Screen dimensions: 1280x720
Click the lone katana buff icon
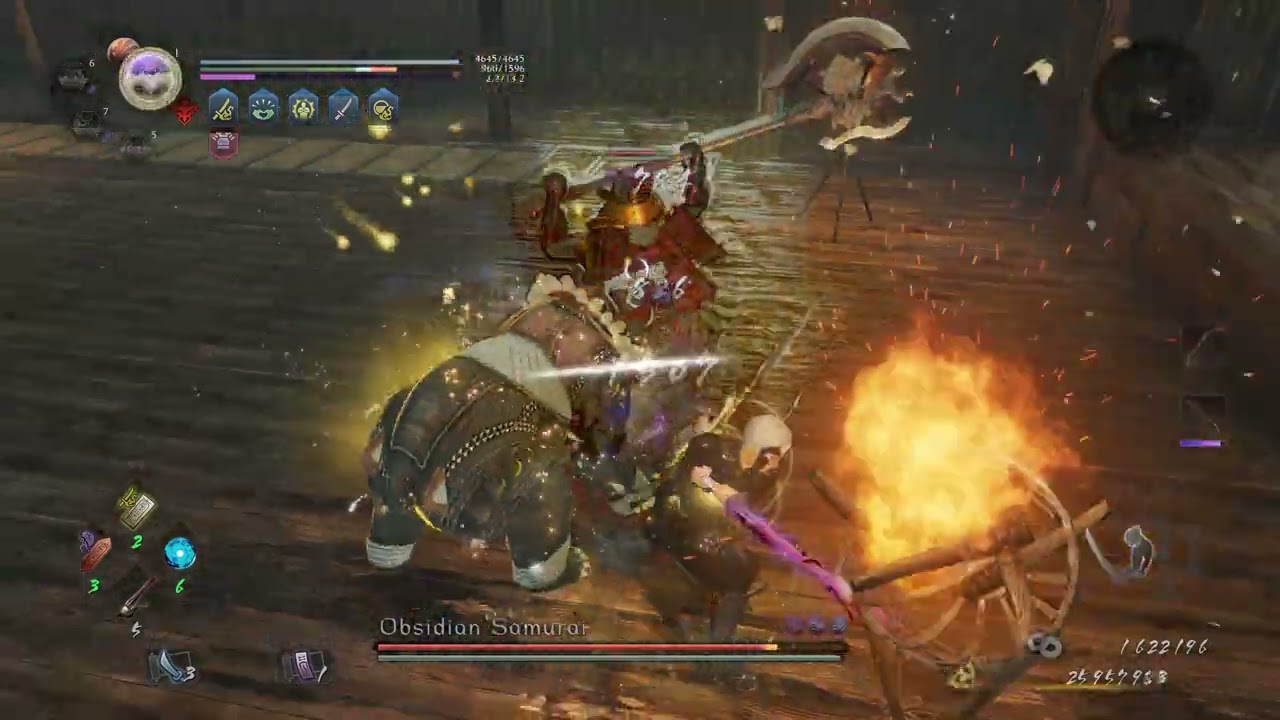coord(343,107)
